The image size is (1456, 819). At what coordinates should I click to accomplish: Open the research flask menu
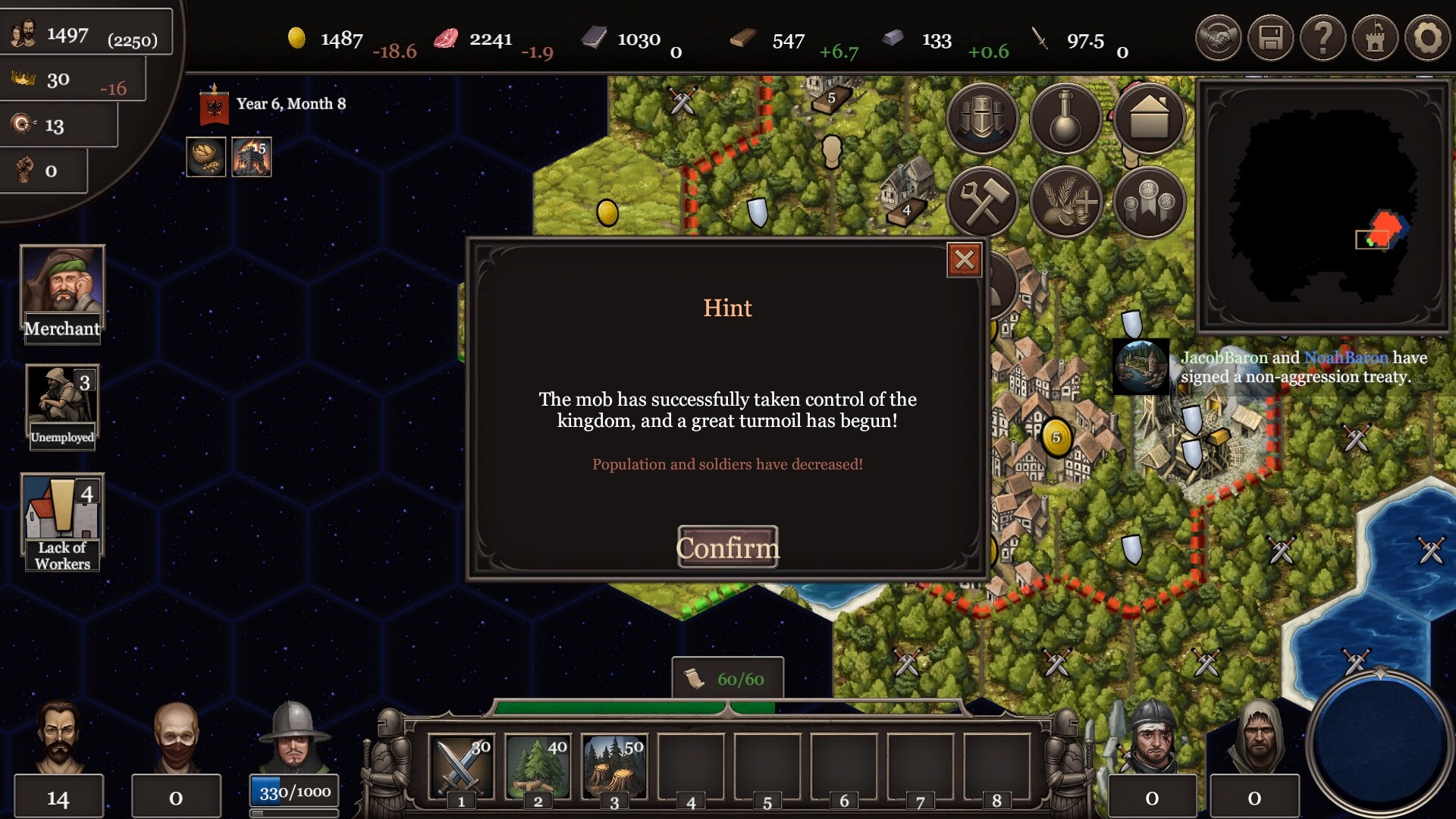tap(1065, 119)
